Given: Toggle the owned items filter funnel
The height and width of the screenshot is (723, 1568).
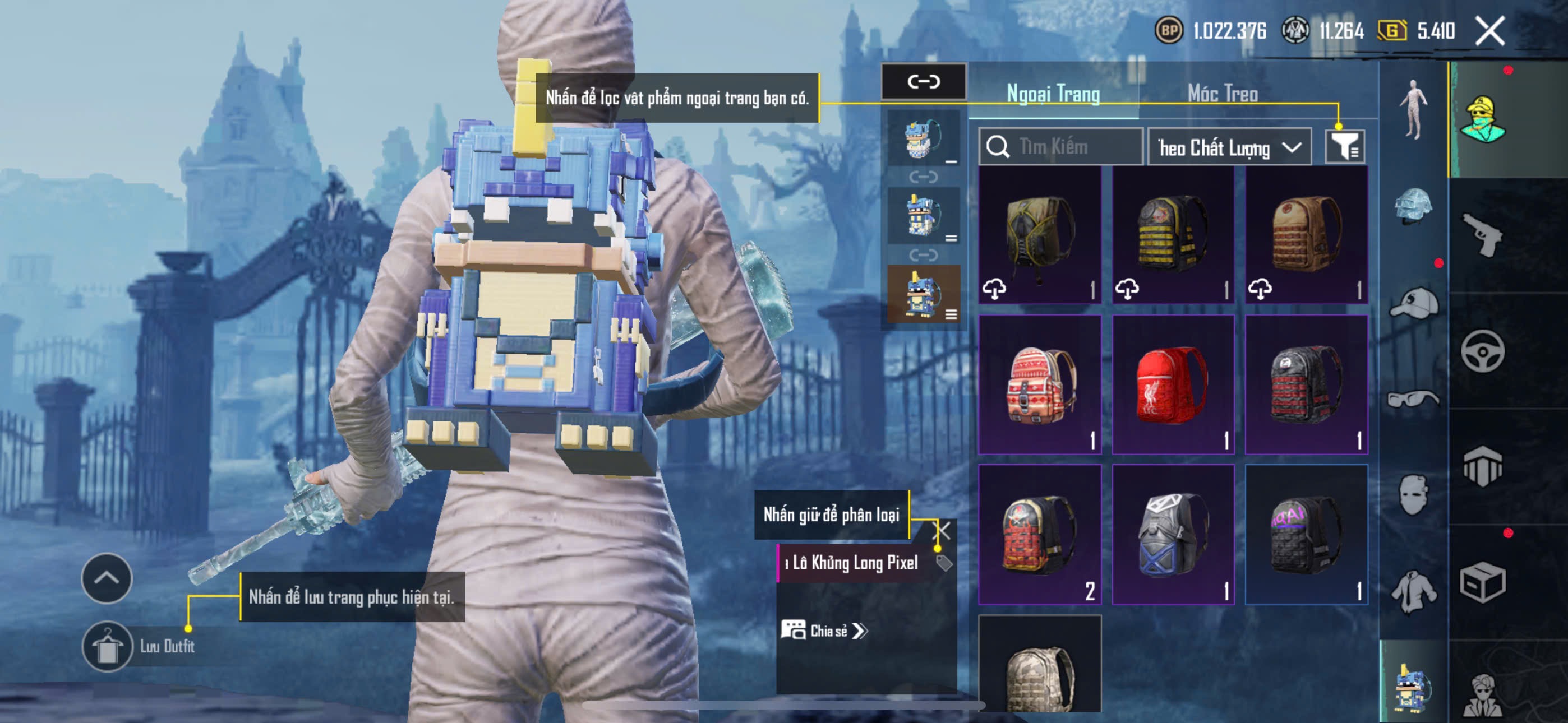Looking at the screenshot, I should (x=1344, y=147).
